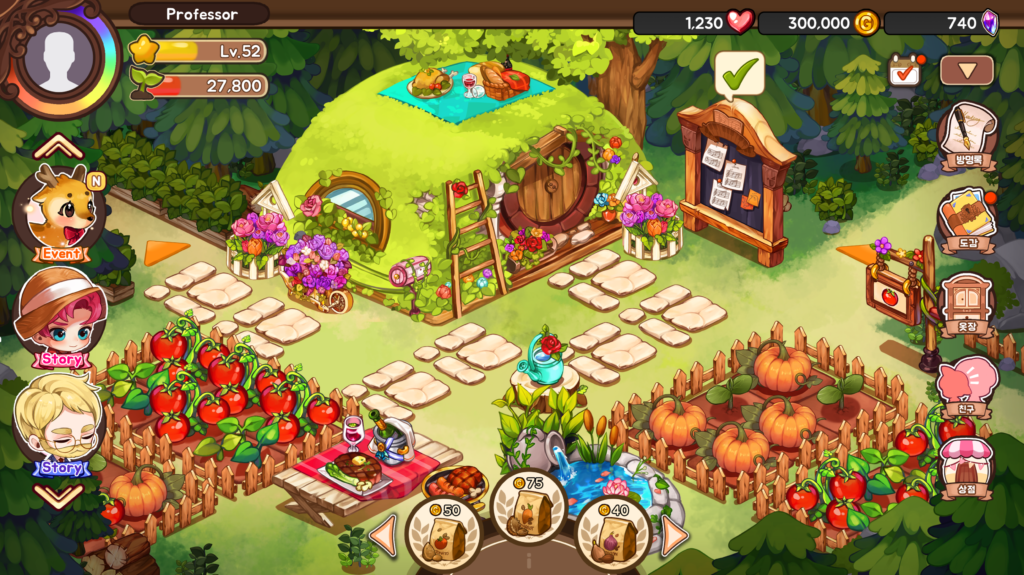1024x575 pixels.
Task: Show previous seeds with the left arrow
Action: [384, 535]
